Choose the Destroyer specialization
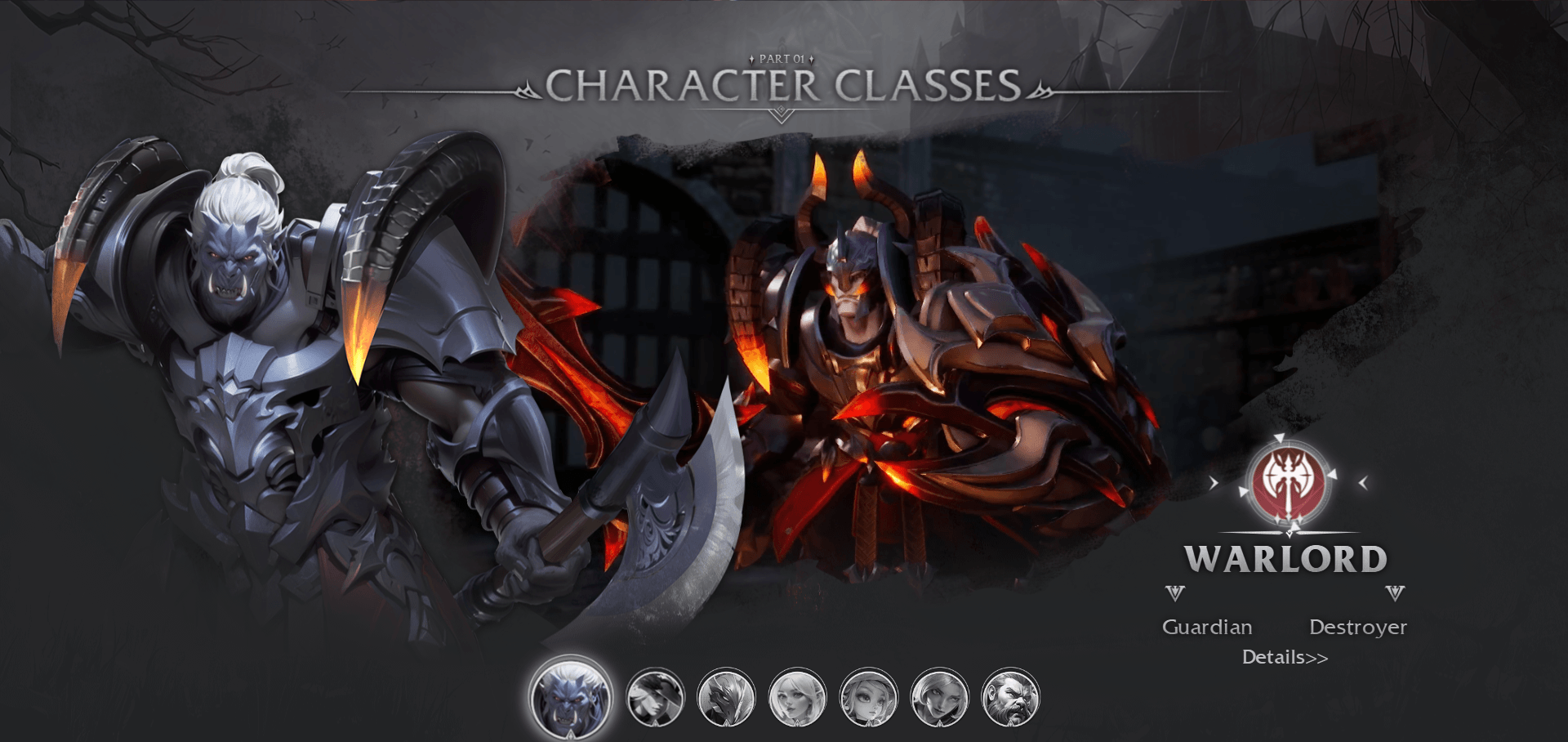 point(1360,627)
